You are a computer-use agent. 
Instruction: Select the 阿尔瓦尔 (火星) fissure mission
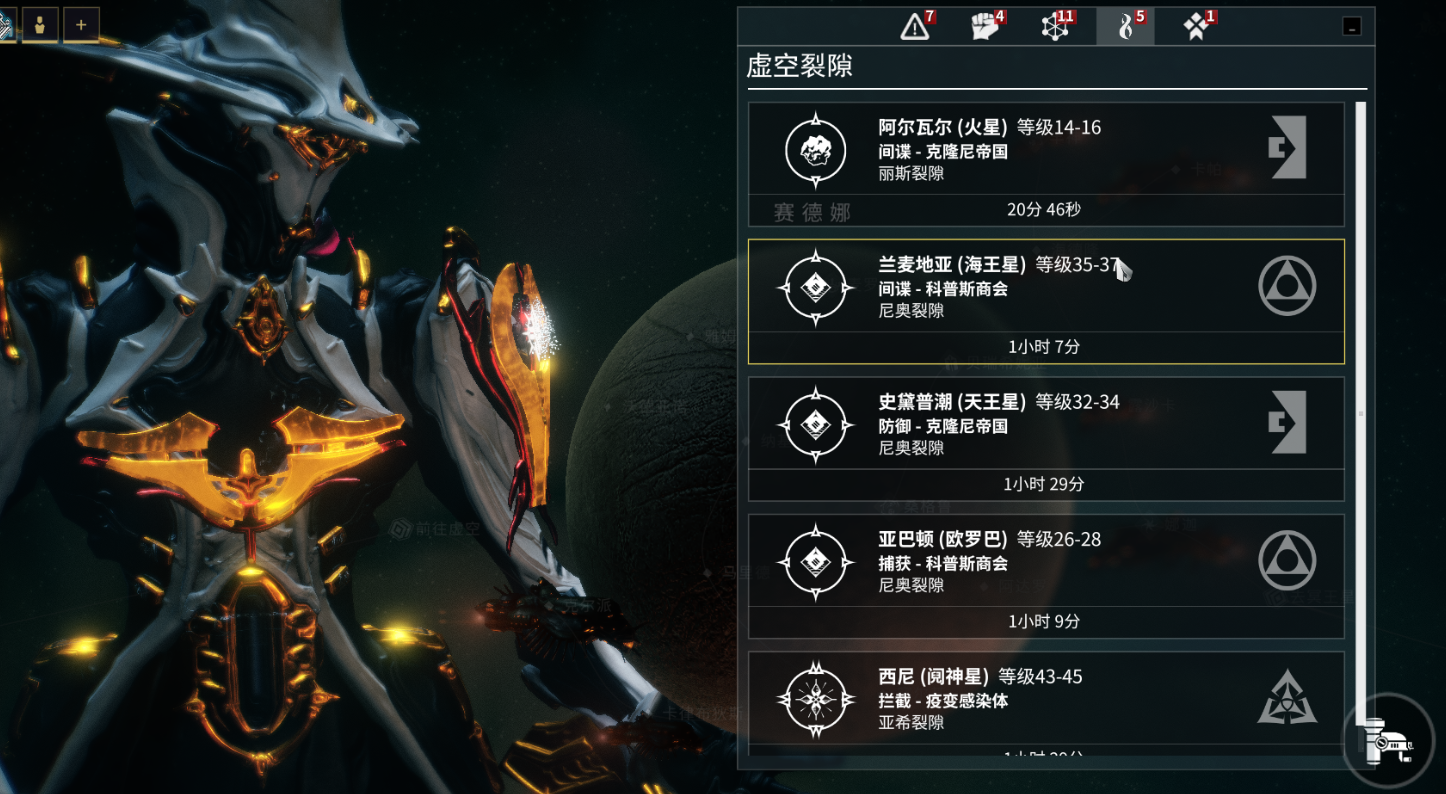coord(1045,164)
